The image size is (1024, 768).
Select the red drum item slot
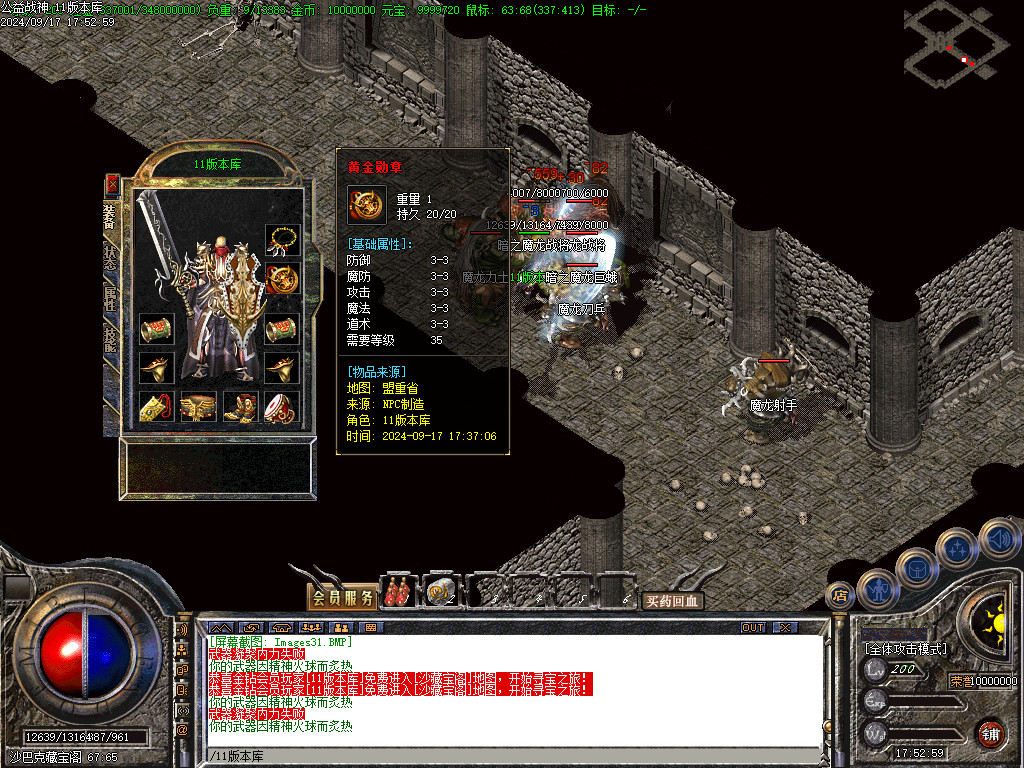click(281, 408)
